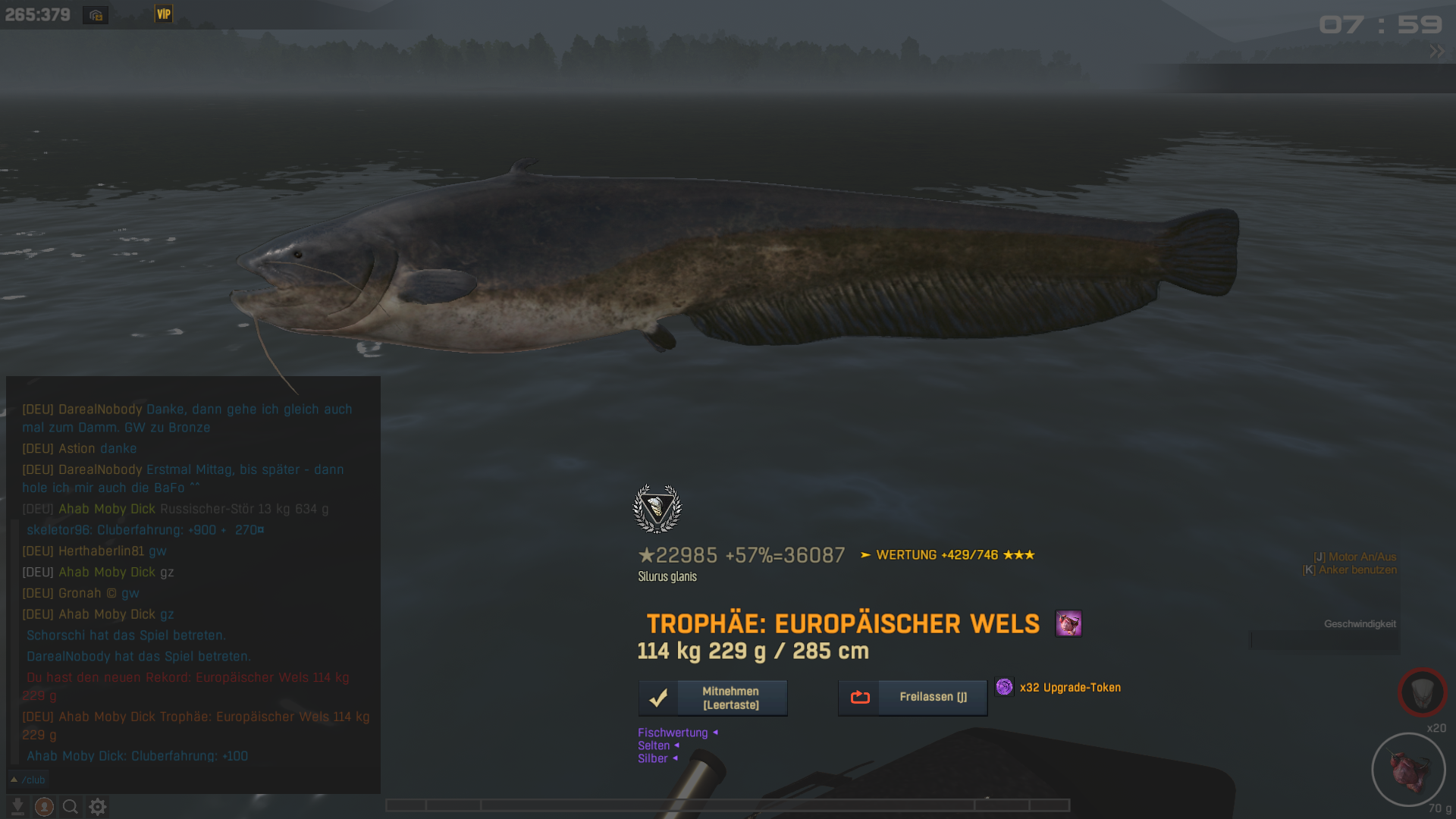Open the chat search magnifier icon

(x=71, y=807)
